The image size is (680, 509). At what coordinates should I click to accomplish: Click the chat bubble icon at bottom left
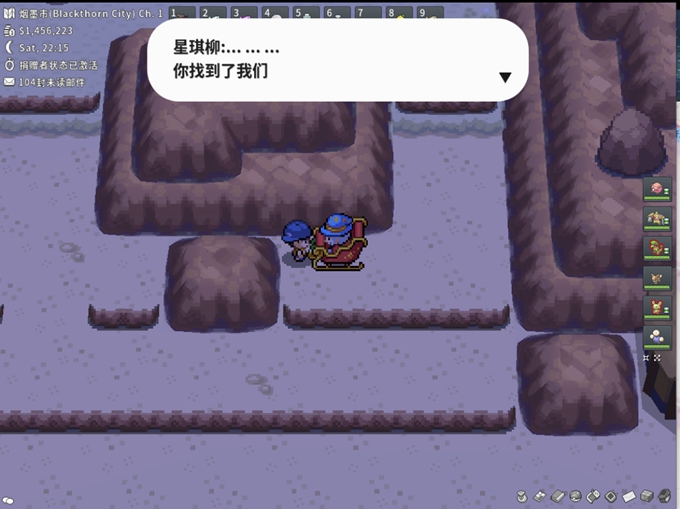click(9, 498)
